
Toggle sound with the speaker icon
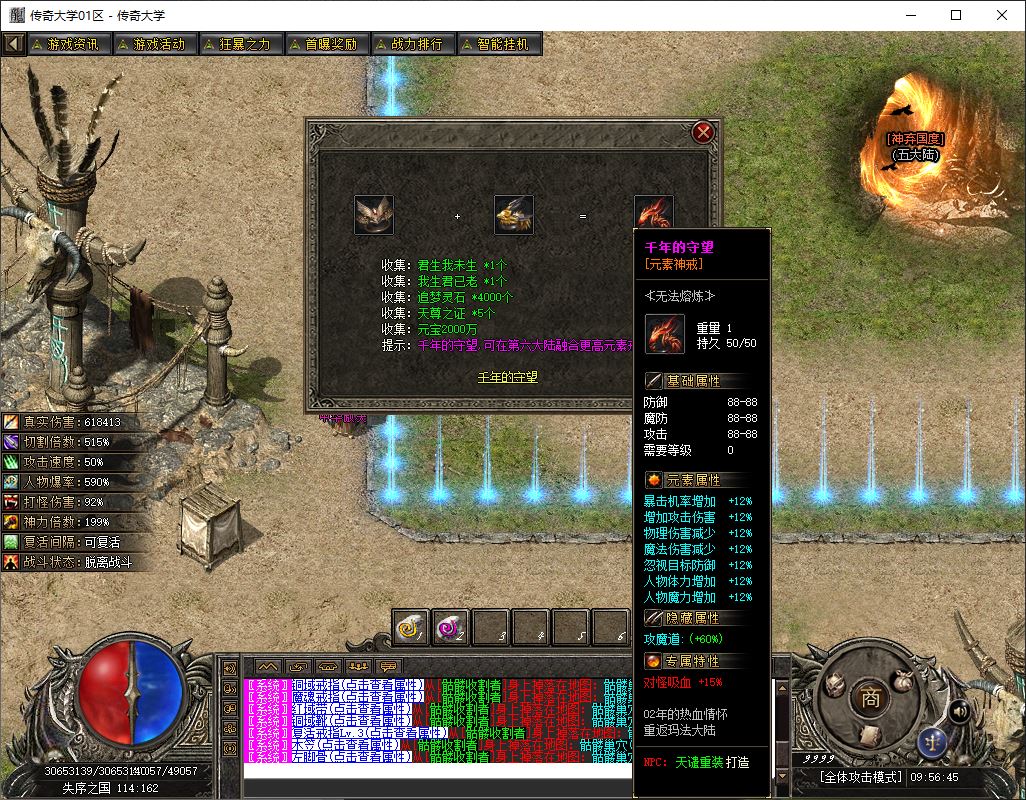point(959,711)
